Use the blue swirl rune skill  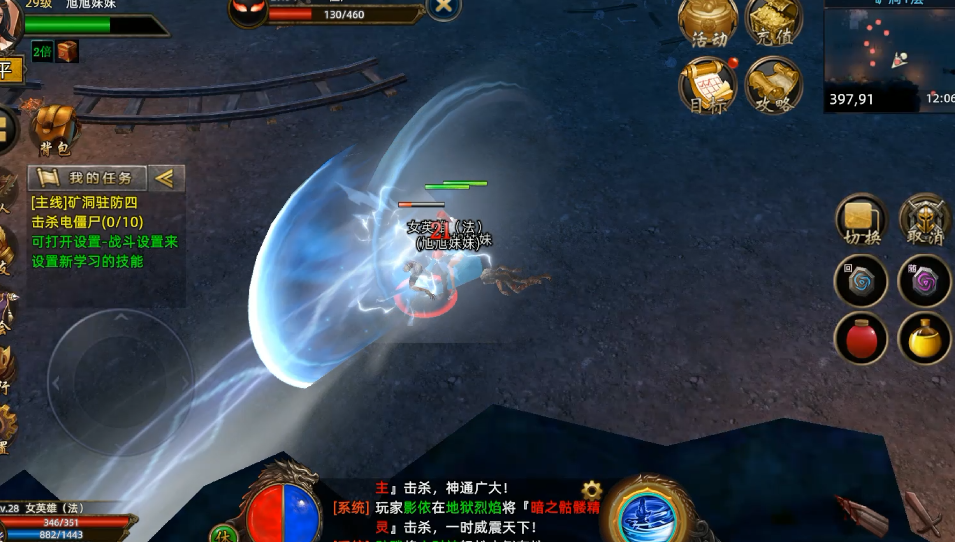(x=861, y=281)
